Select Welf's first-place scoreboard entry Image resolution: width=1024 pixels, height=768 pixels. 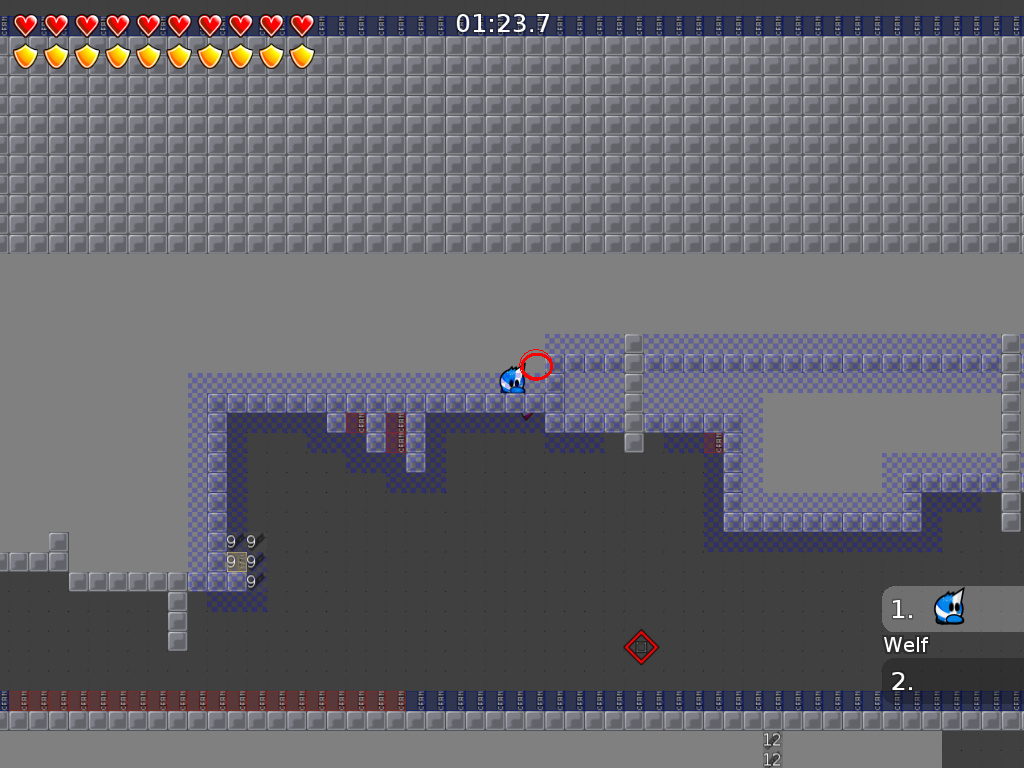[951, 609]
